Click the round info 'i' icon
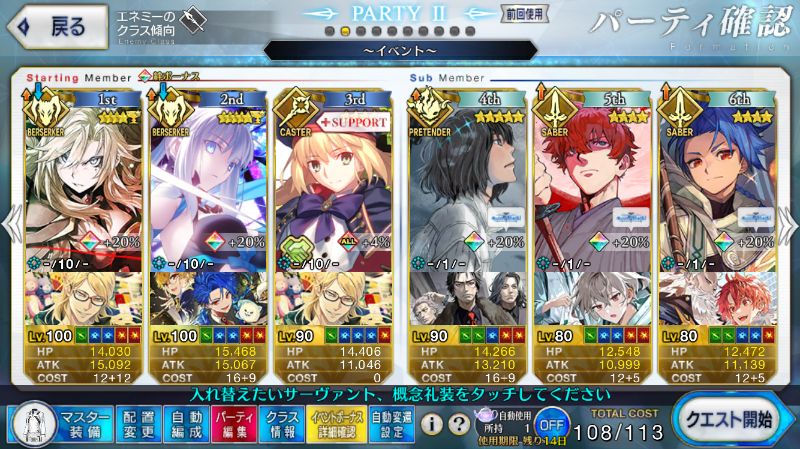The height and width of the screenshot is (449, 800). pyautogui.click(x=433, y=425)
